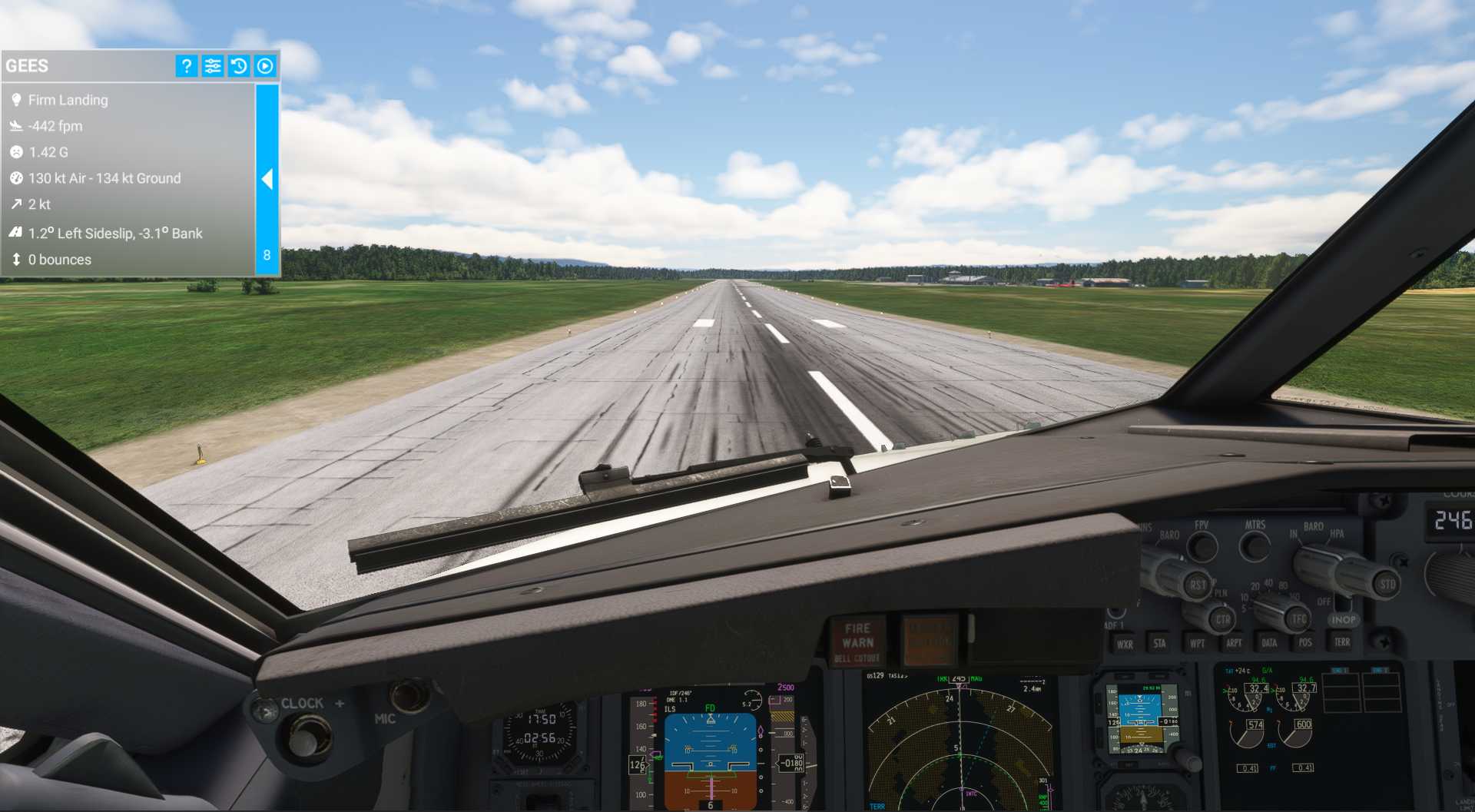Toggle TFC traffic on the navigation display
Image resolution: width=1475 pixels, height=812 pixels.
1298,618
